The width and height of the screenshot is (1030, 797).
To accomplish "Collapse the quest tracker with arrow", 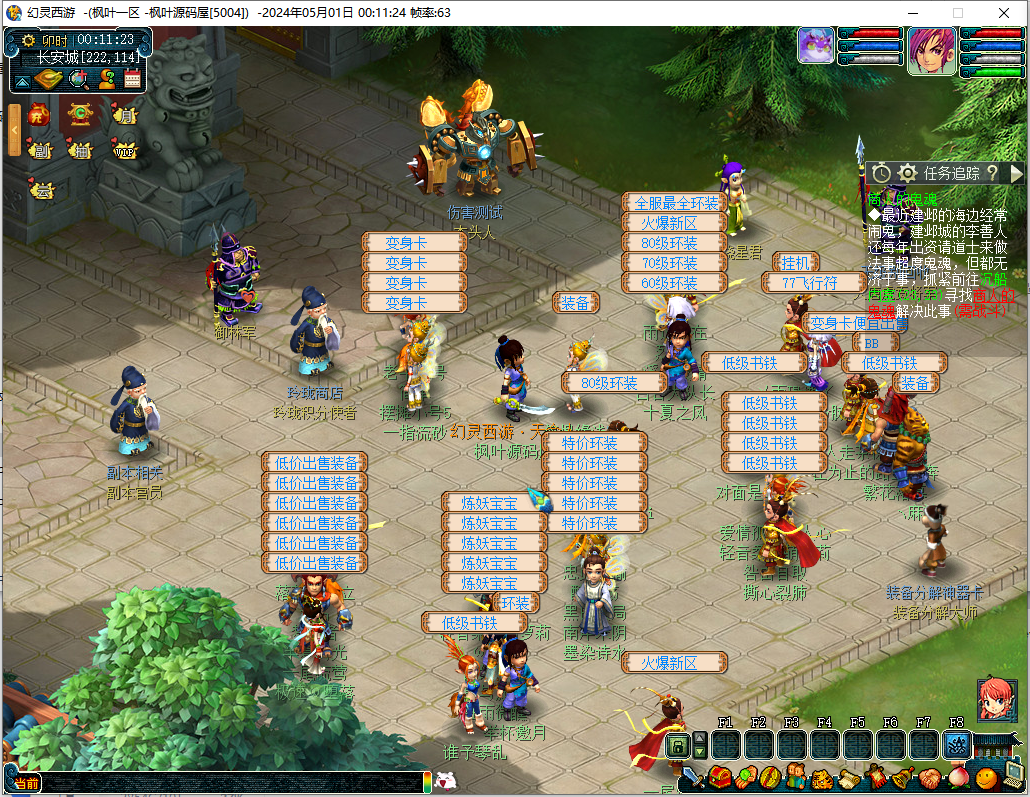I will (1016, 173).
